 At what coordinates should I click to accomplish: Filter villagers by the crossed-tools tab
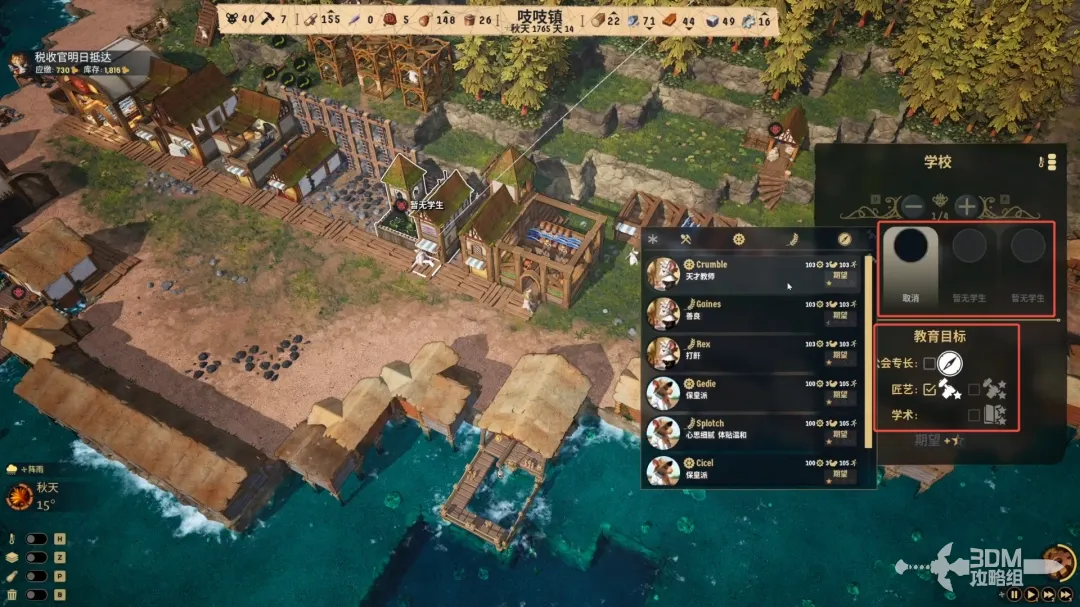pyautogui.click(x=686, y=239)
